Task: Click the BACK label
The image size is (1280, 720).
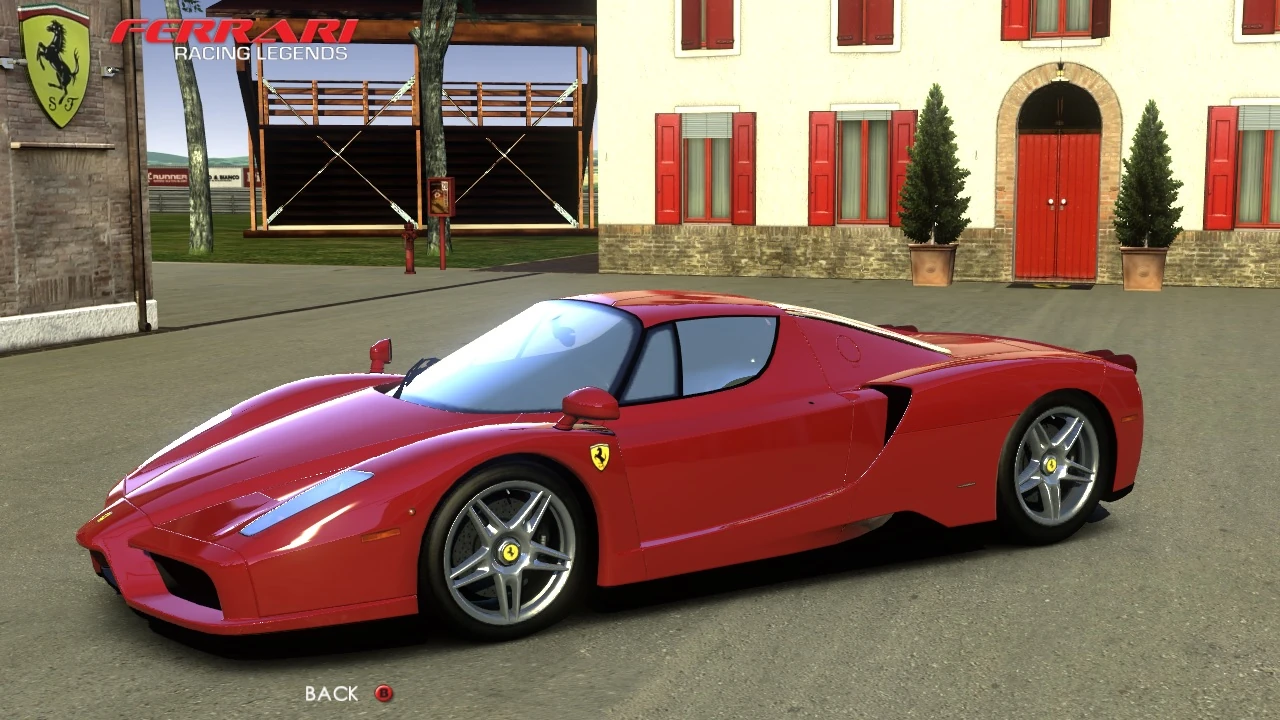Action: coord(331,692)
